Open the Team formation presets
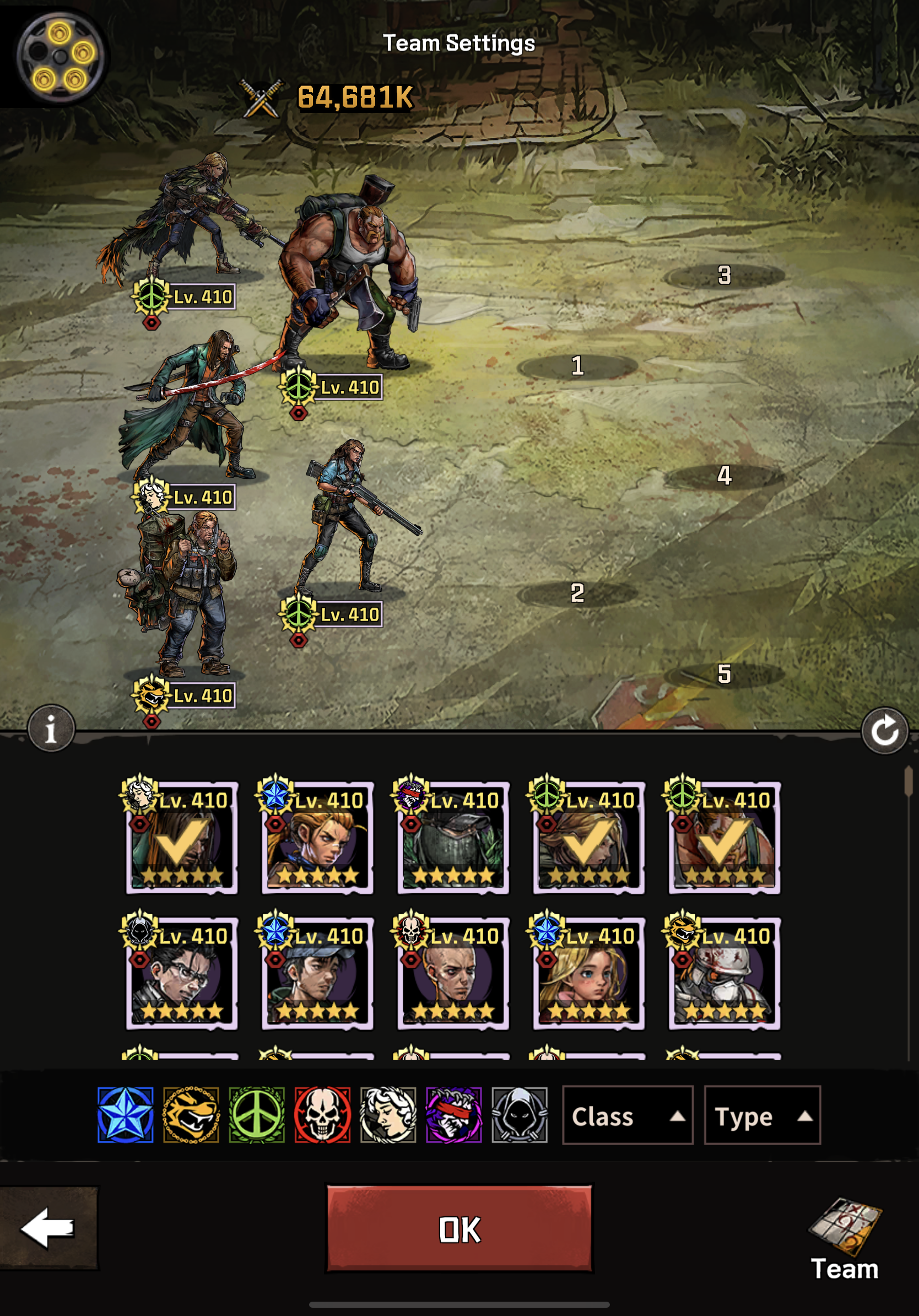 coord(844,1239)
